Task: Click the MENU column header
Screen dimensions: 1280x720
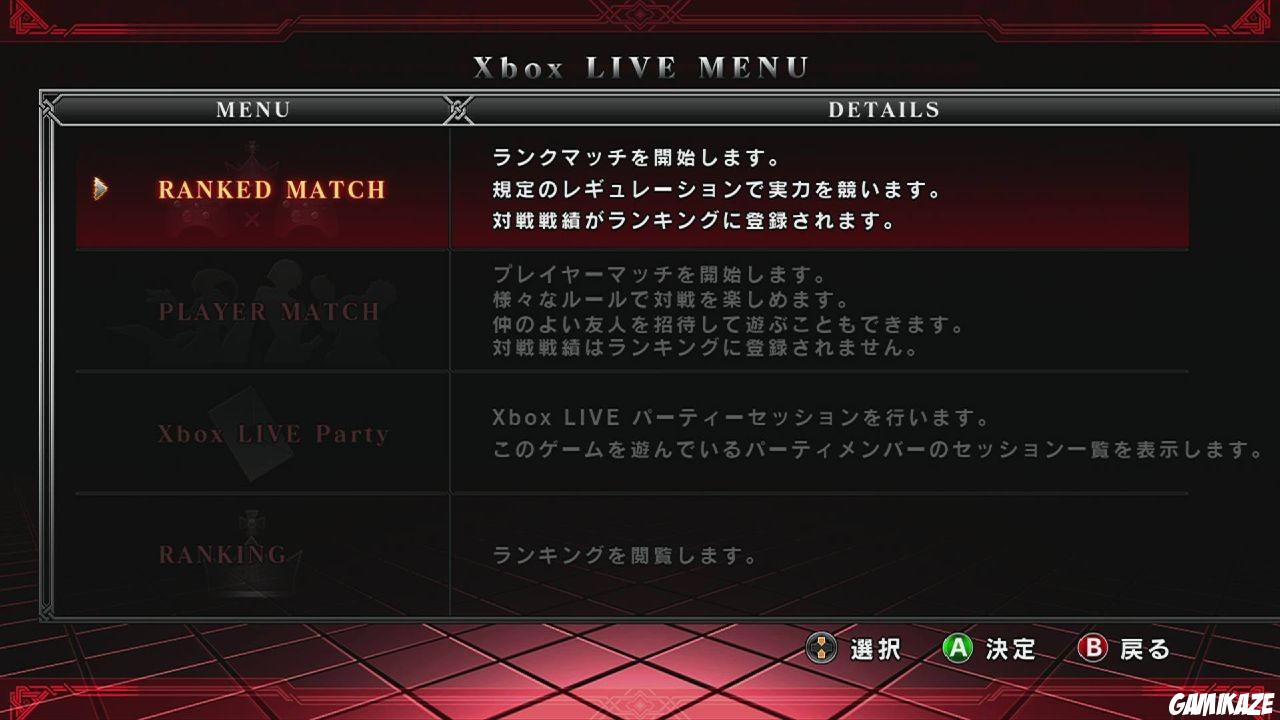Action: (x=253, y=110)
